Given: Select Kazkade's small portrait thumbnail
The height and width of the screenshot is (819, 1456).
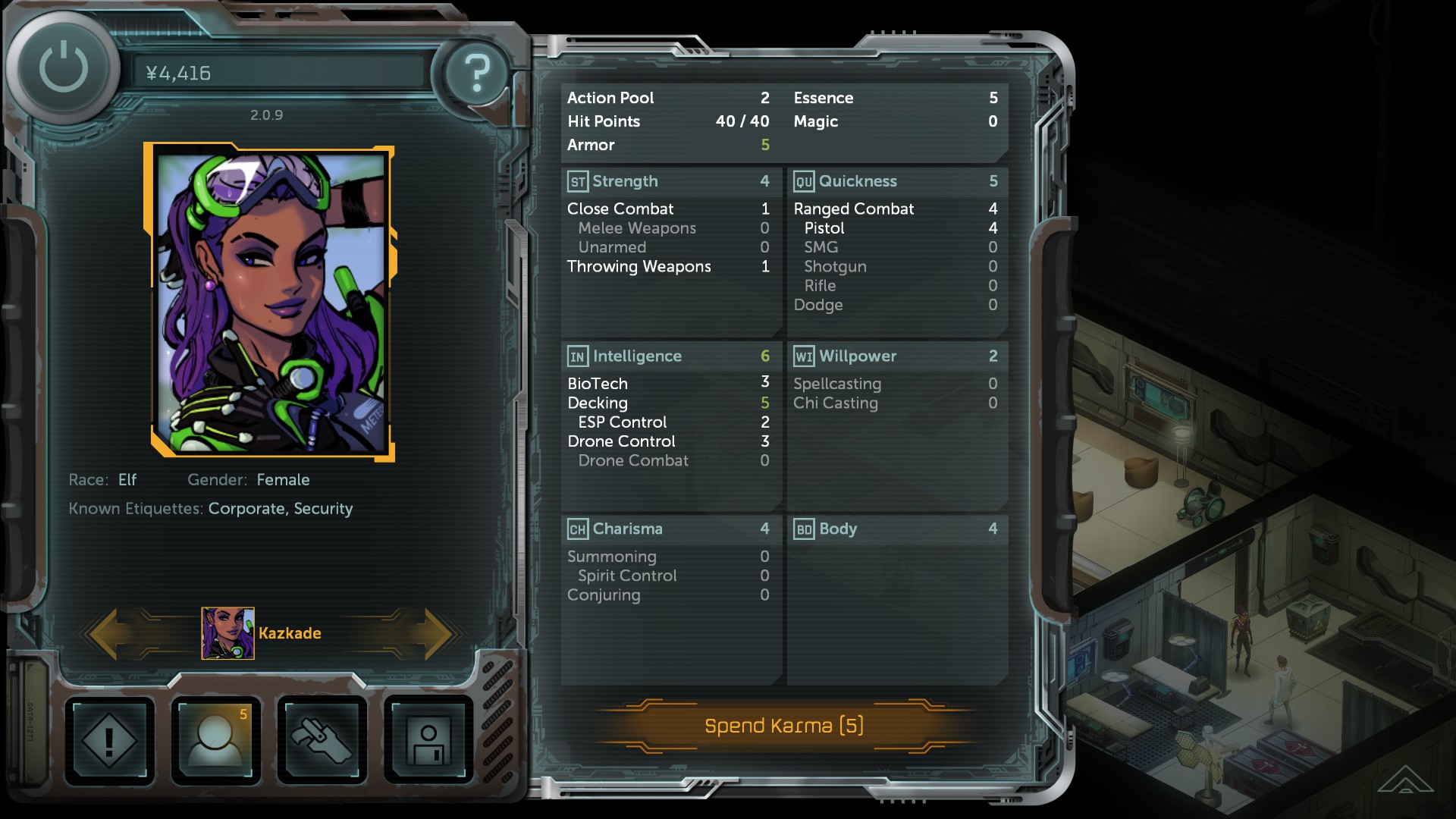Looking at the screenshot, I should [x=227, y=633].
